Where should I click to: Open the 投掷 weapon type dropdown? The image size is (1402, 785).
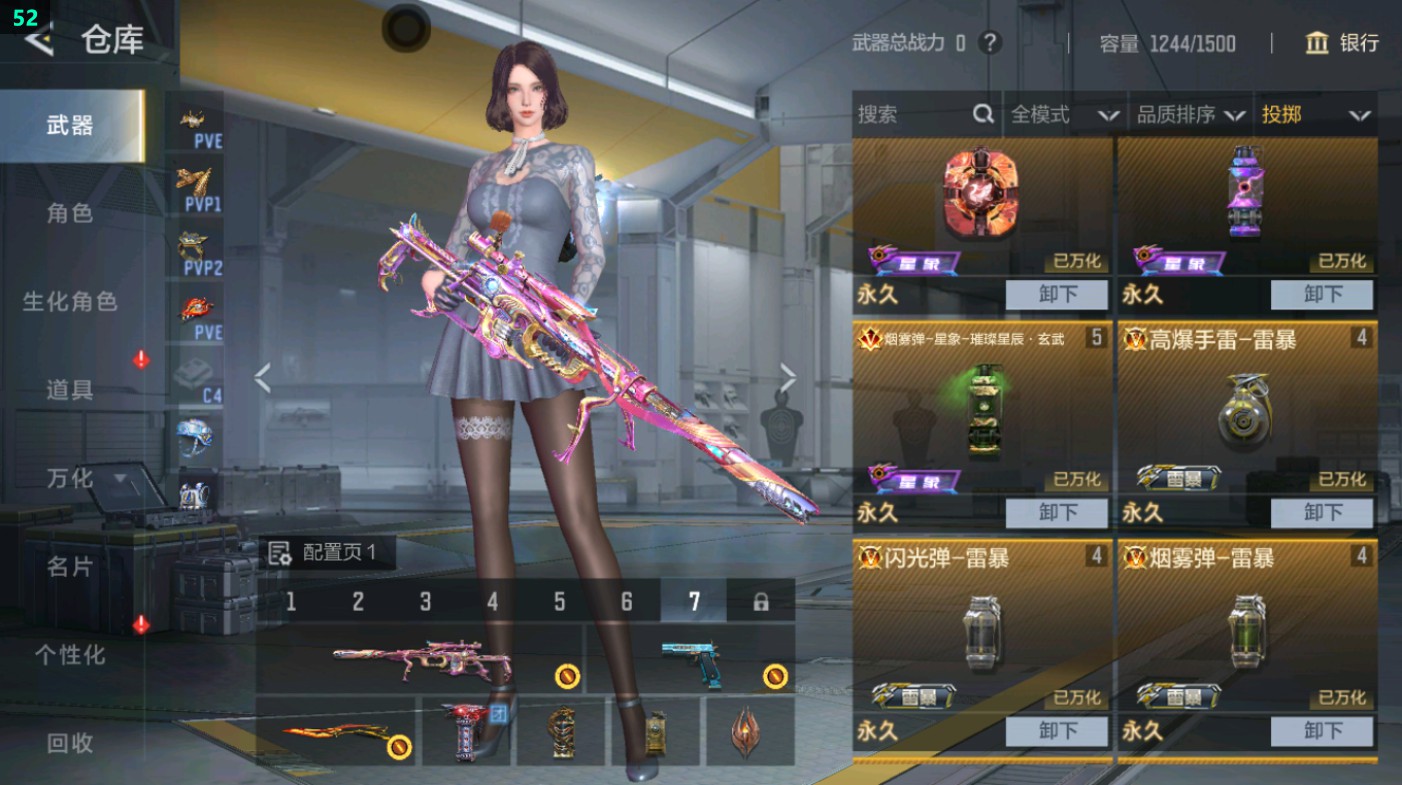click(x=1315, y=115)
